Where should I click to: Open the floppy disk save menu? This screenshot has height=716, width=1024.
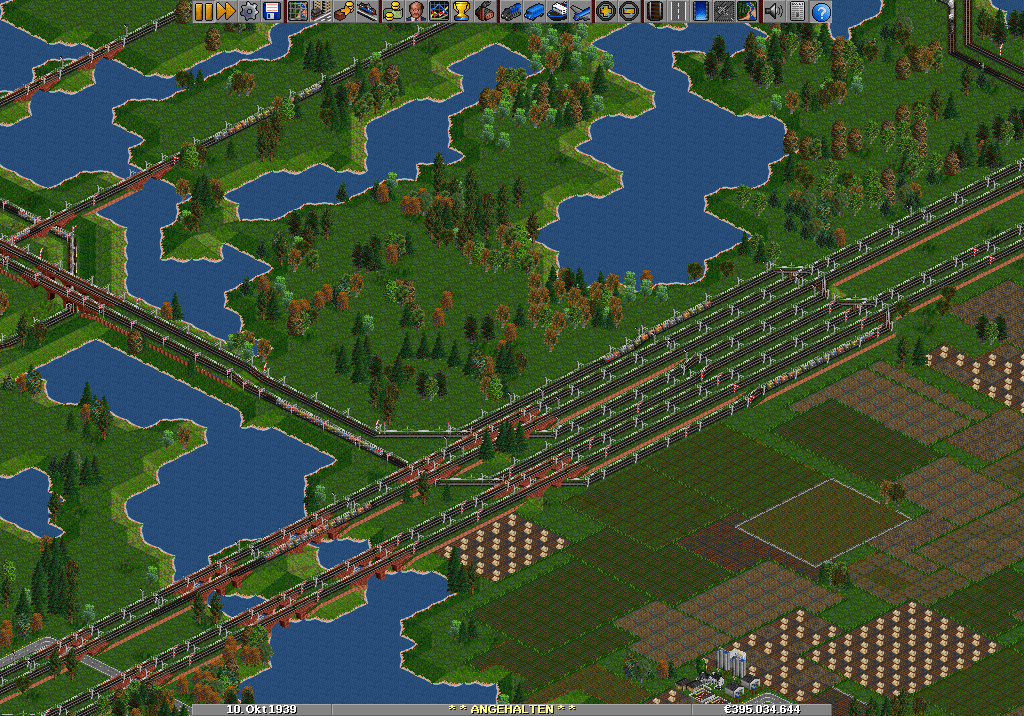point(271,11)
